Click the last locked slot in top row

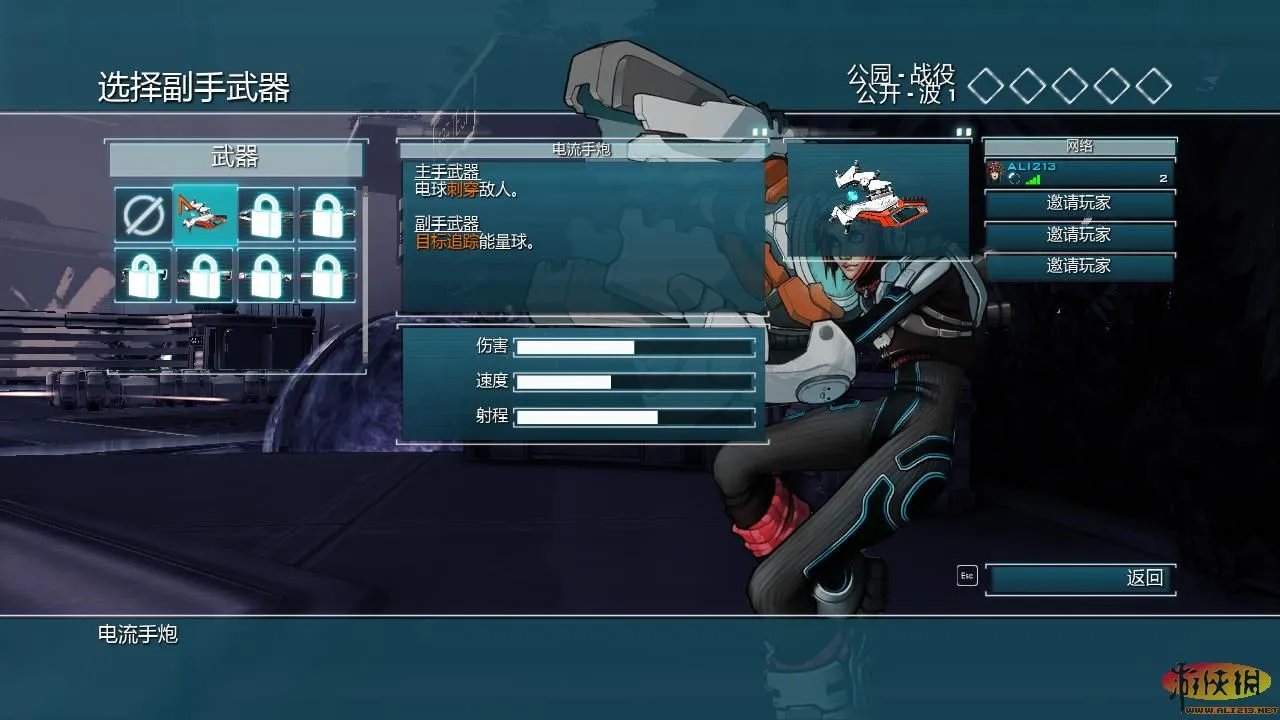pos(327,214)
